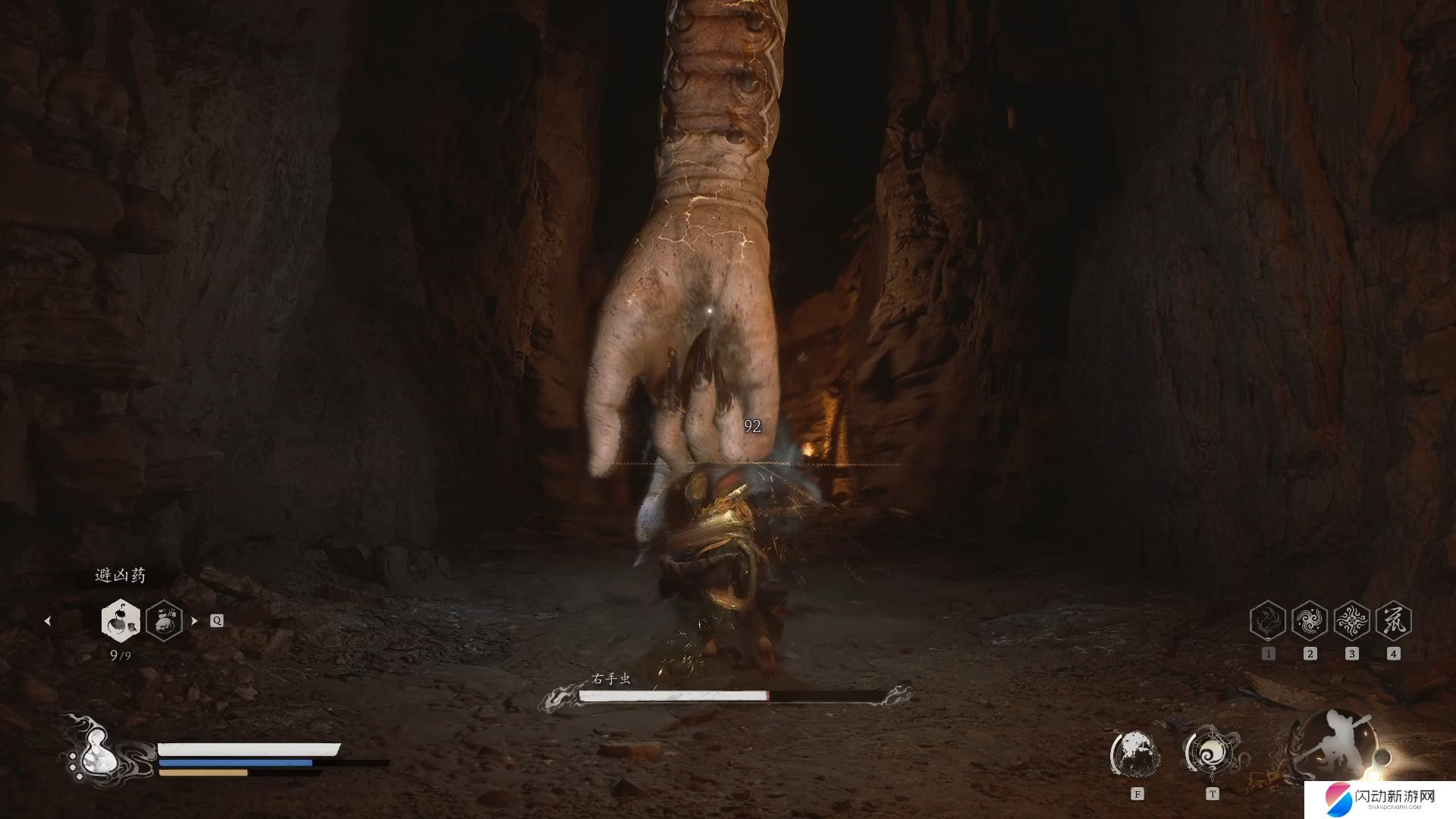Image resolution: width=1456 pixels, height=819 pixels.
Task: Select the highlighted 避凶药 medicine slot
Action: coord(121,620)
